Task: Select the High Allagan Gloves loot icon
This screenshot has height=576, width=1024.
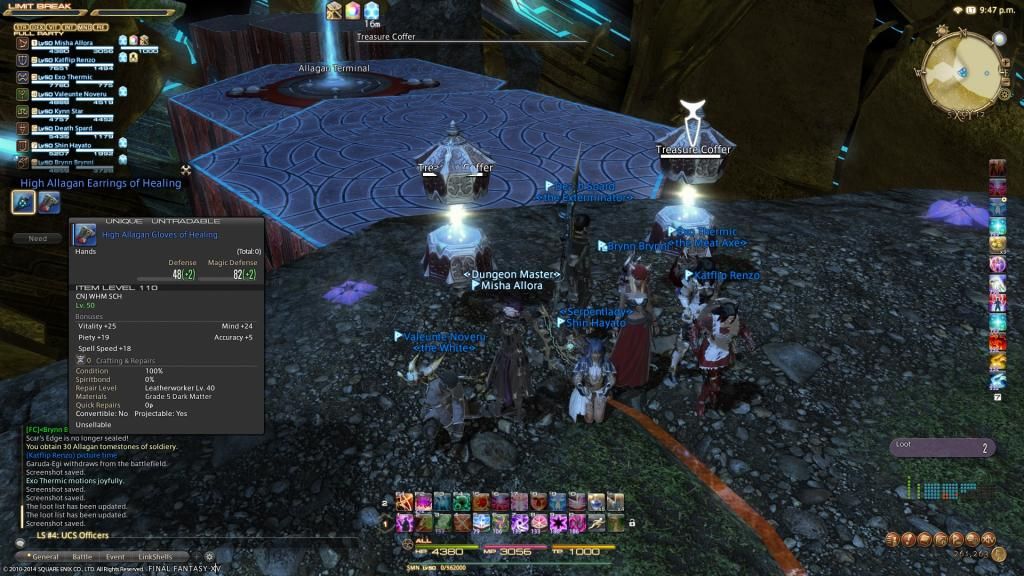Action: coord(48,202)
